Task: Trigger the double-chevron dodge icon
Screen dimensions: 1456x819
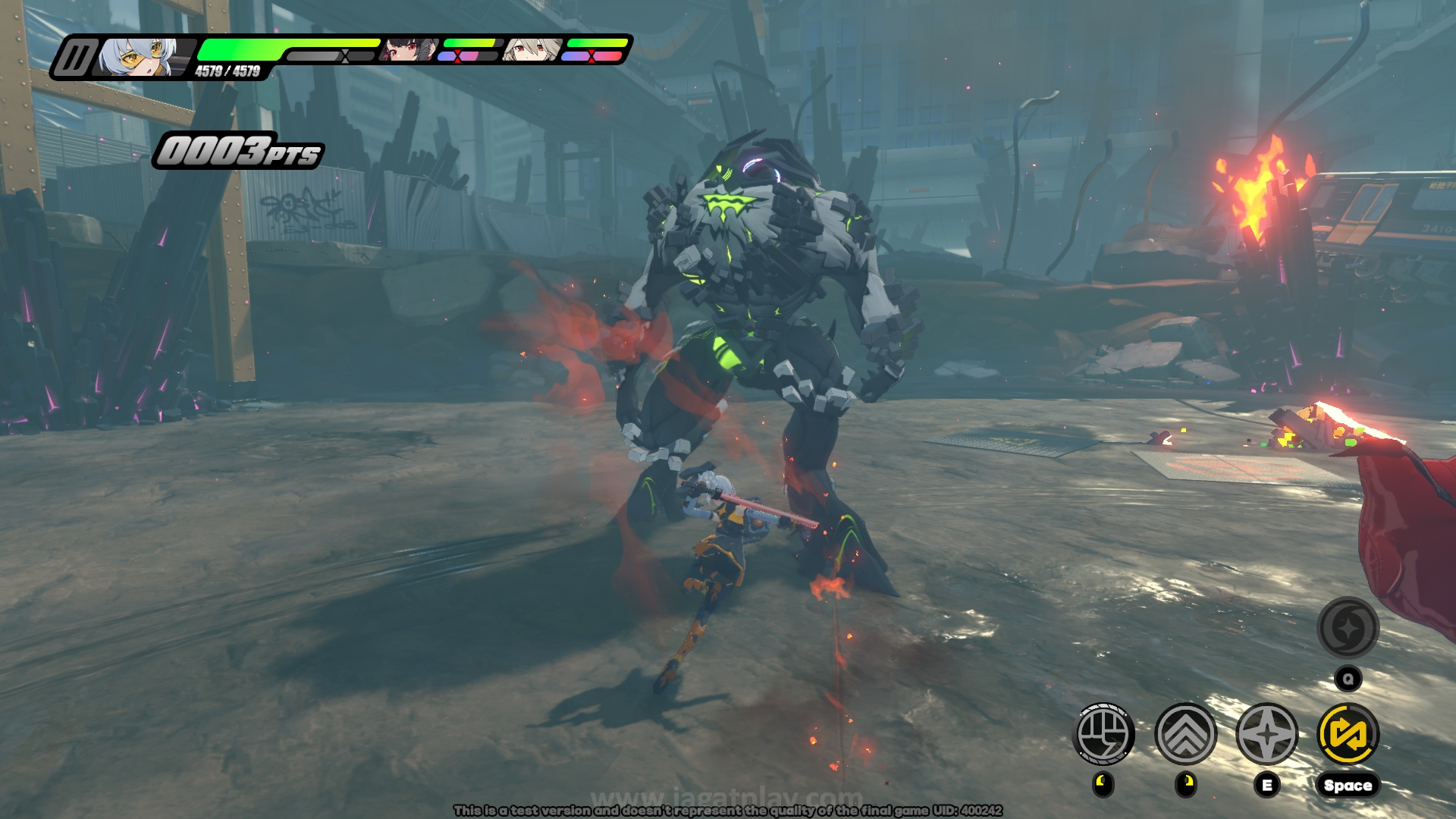Action: pyautogui.click(x=1185, y=733)
